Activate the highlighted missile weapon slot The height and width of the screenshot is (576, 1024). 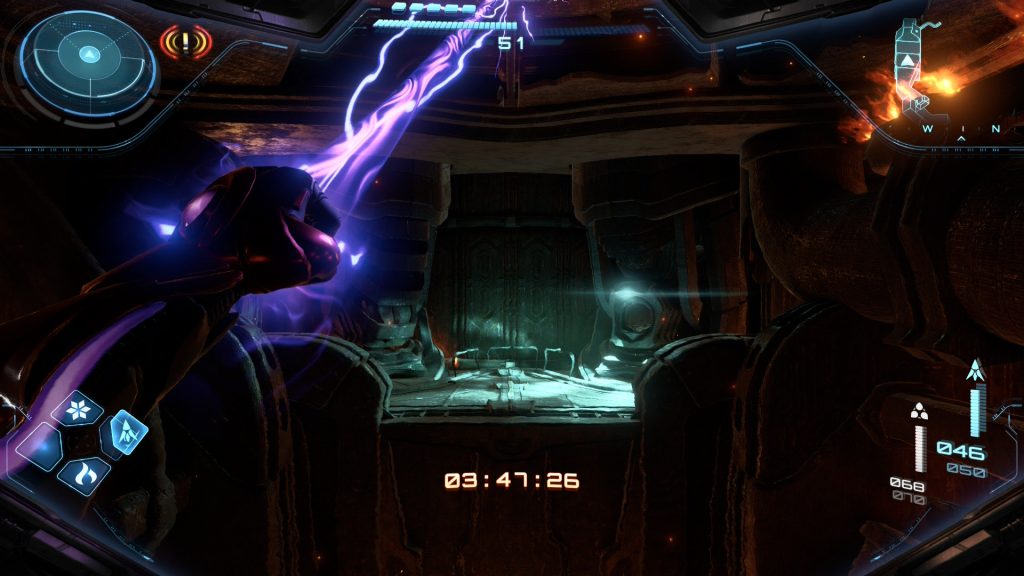click(x=124, y=432)
